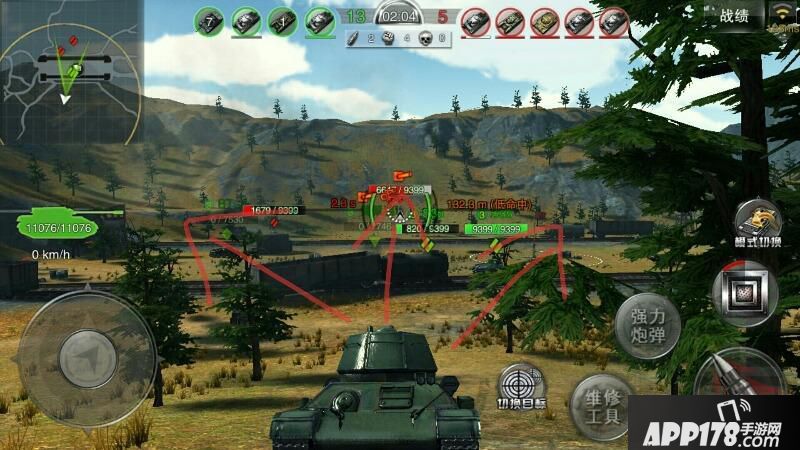Viewport: 800px width, 450px height.
Task: Tap the 切换目标 switch target button
Action: point(522,388)
